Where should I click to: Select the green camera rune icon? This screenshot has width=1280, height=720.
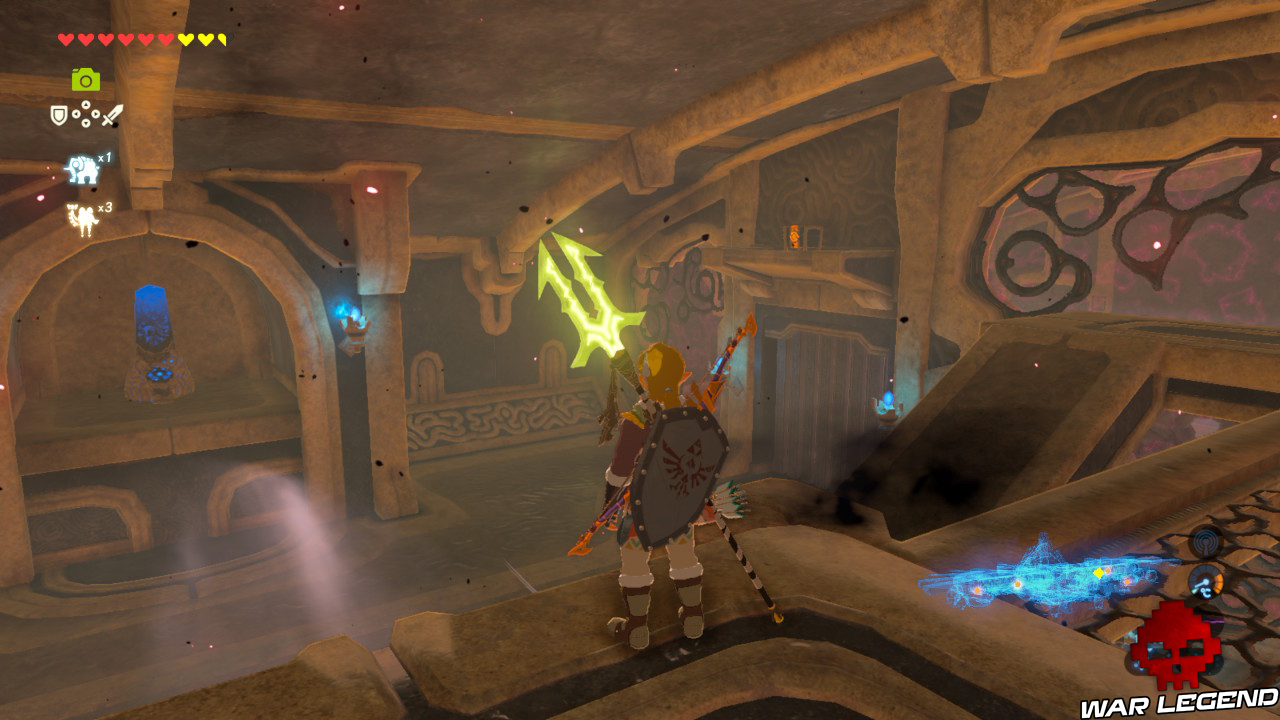tap(86, 80)
